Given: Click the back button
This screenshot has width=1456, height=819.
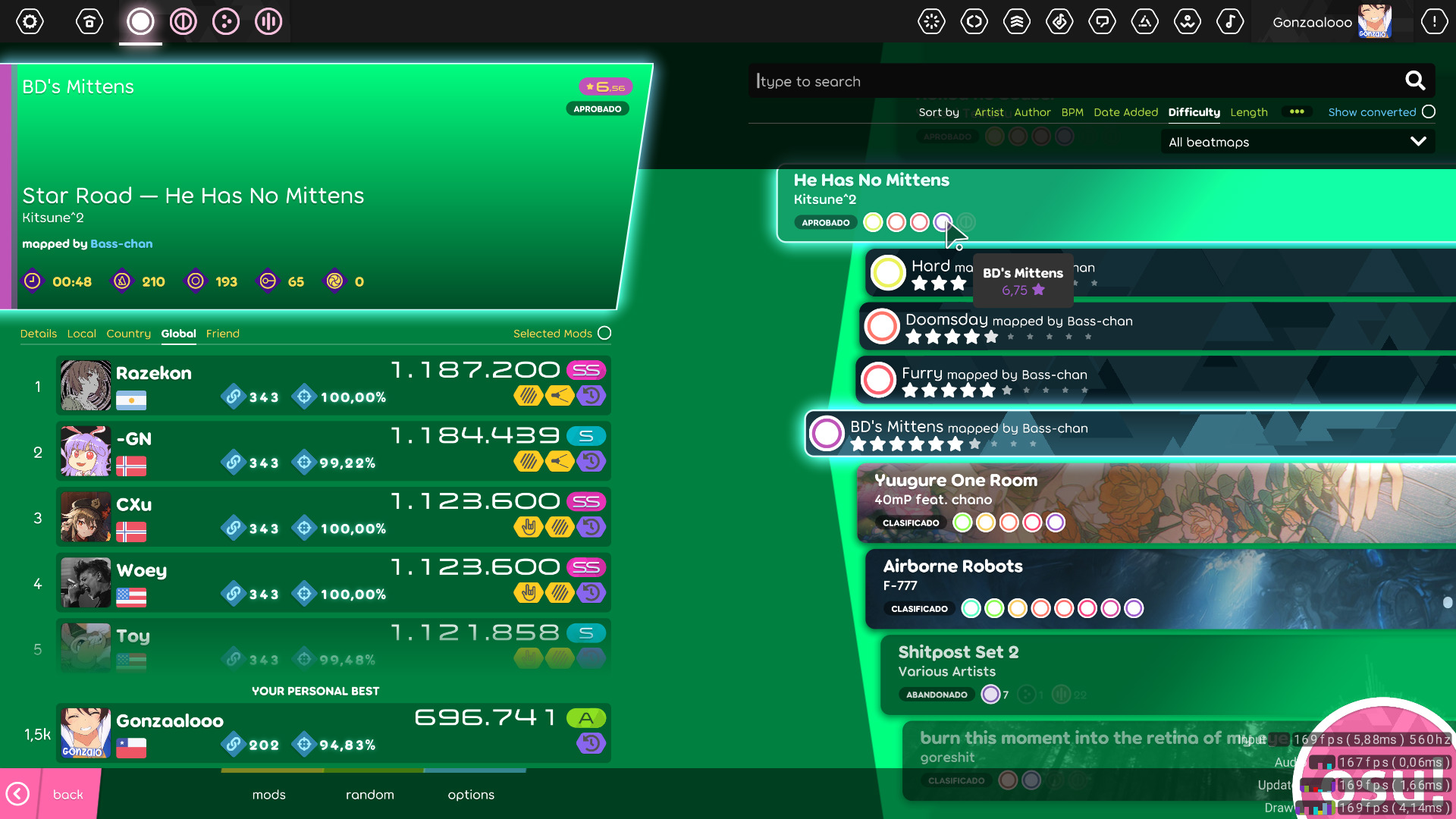Looking at the screenshot, I should point(67,794).
